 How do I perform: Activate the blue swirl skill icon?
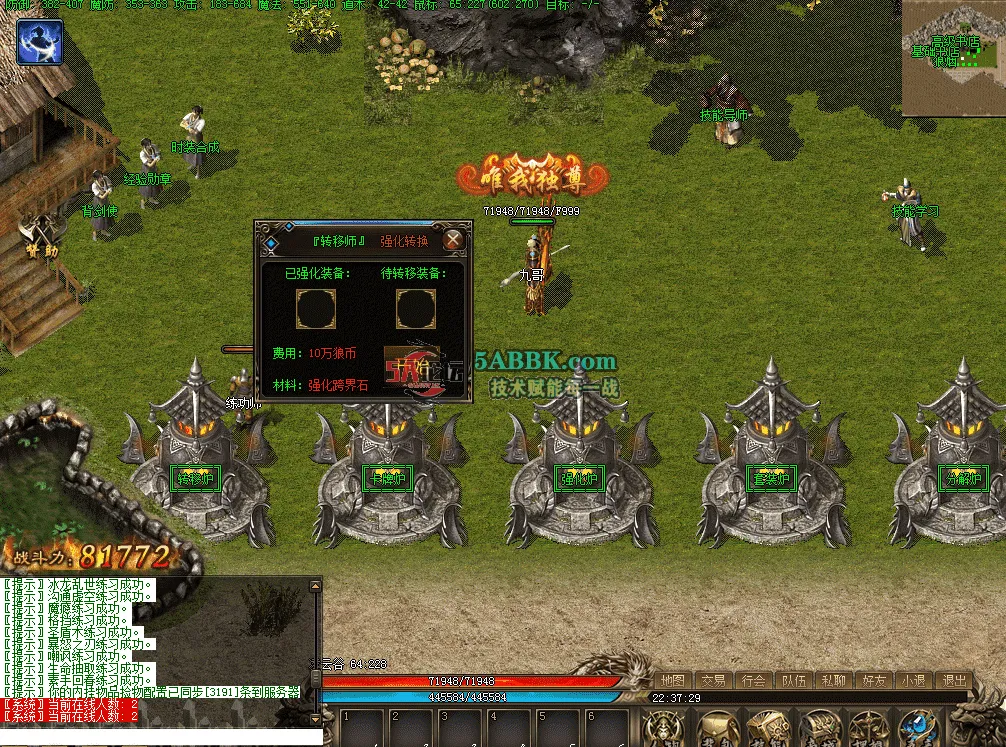point(40,41)
